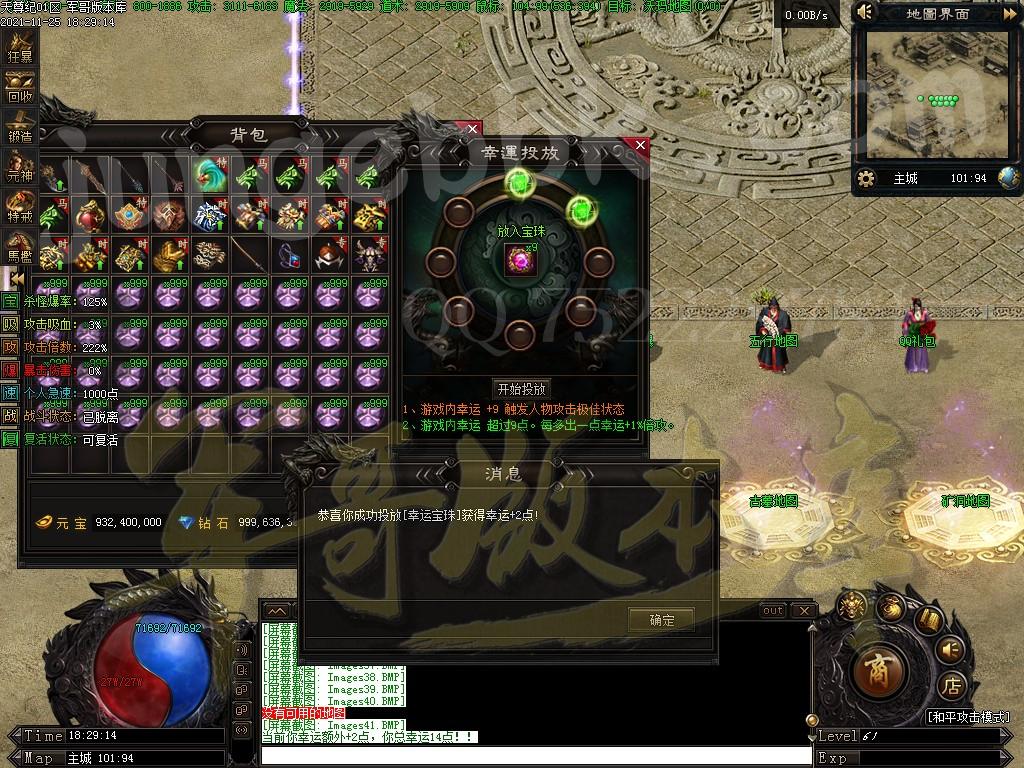
Task: Open the 店 store button
Action: 953,687
